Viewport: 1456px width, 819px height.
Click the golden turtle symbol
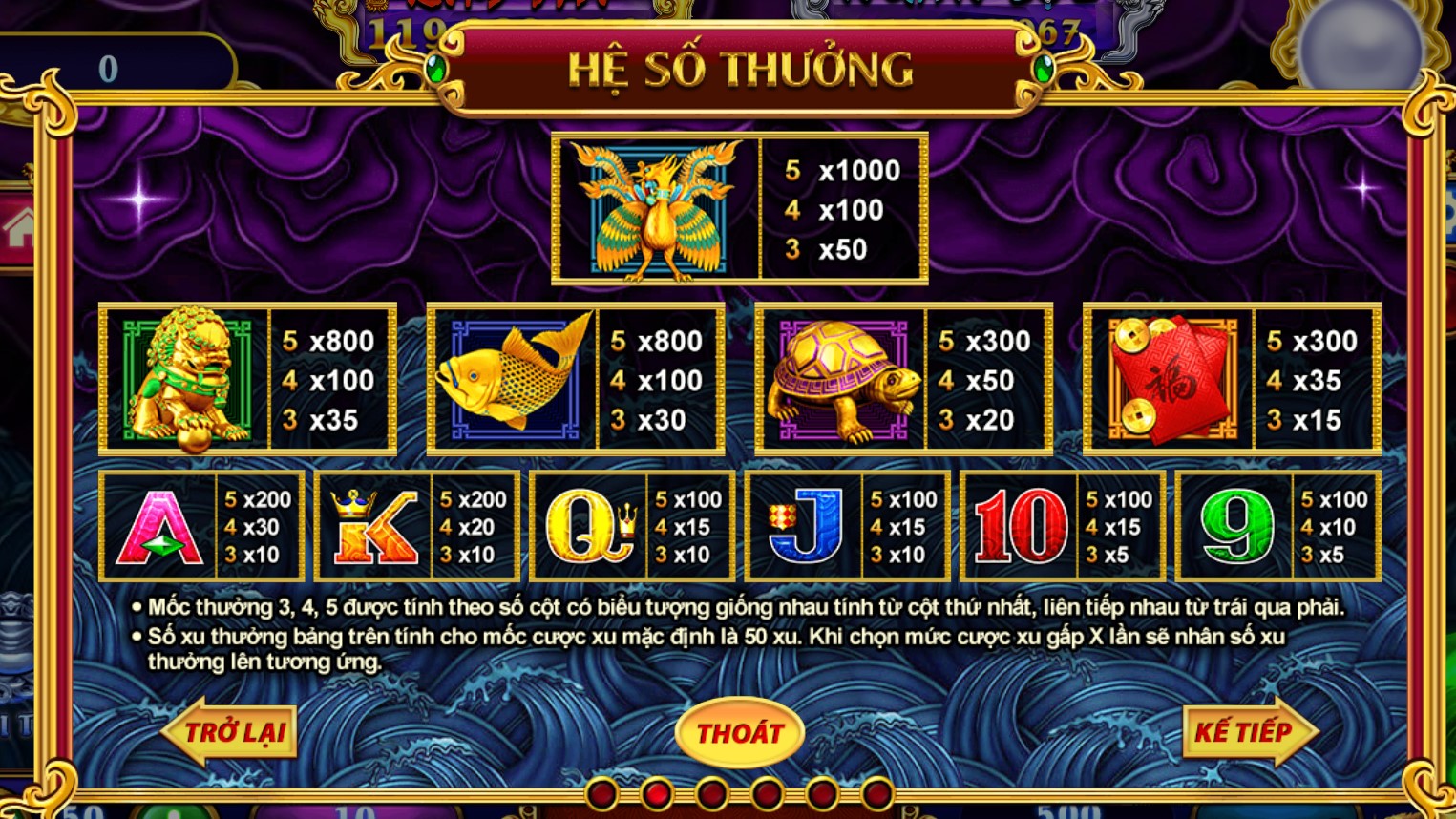pyautogui.click(x=840, y=378)
